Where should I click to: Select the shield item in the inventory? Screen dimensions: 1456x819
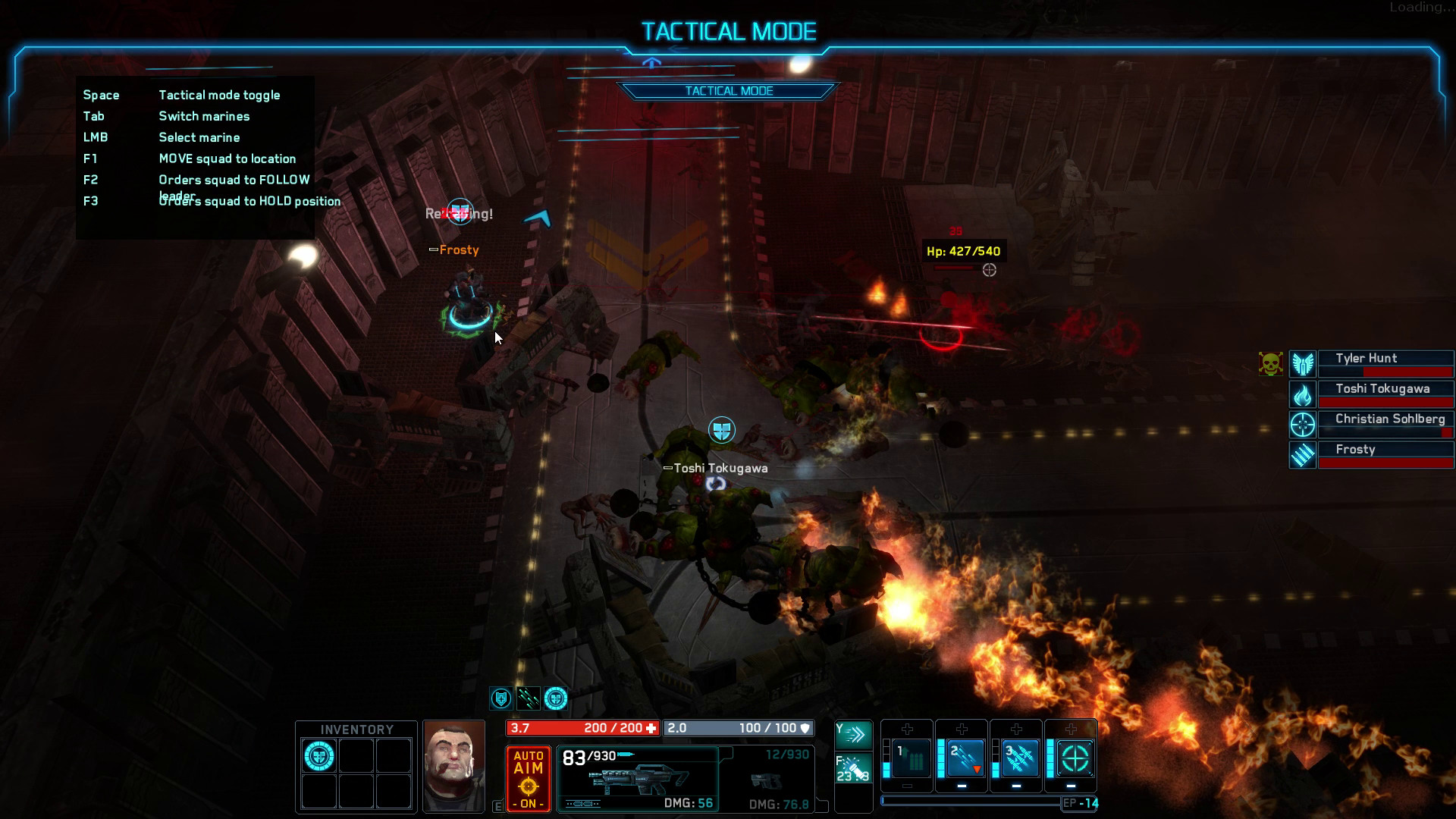click(x=319, y=756)
